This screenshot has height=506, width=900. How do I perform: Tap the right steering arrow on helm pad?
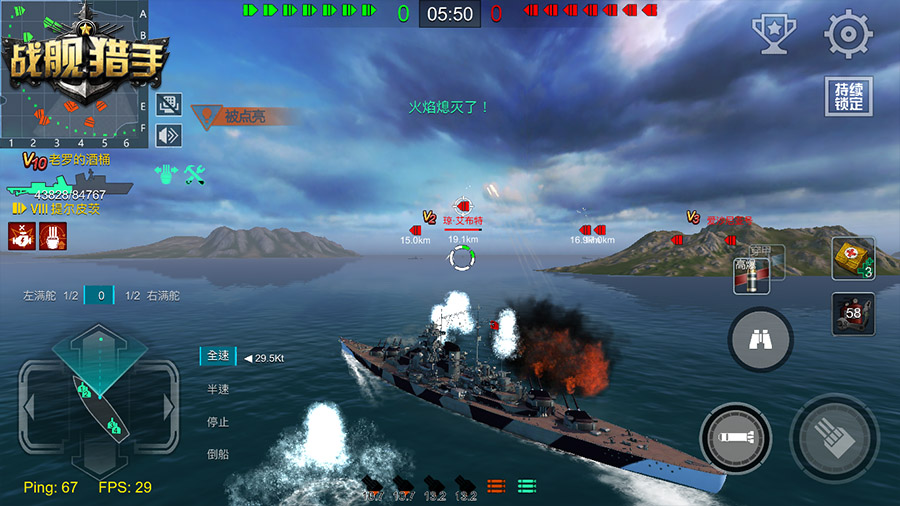(170, 407)
